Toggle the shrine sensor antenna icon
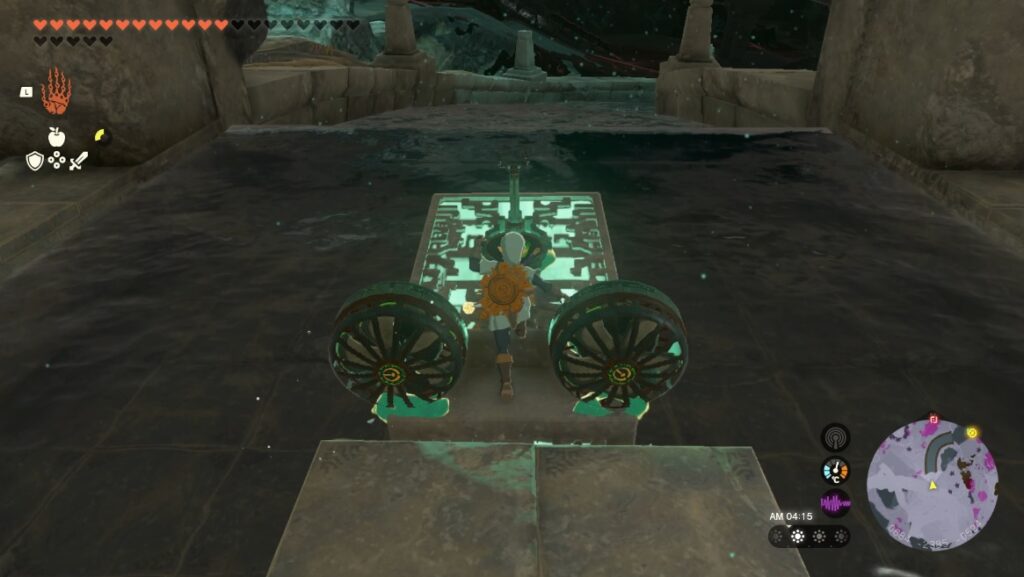Image resolution: width=1024 pixels, height=577 pixels. point(835,437)
